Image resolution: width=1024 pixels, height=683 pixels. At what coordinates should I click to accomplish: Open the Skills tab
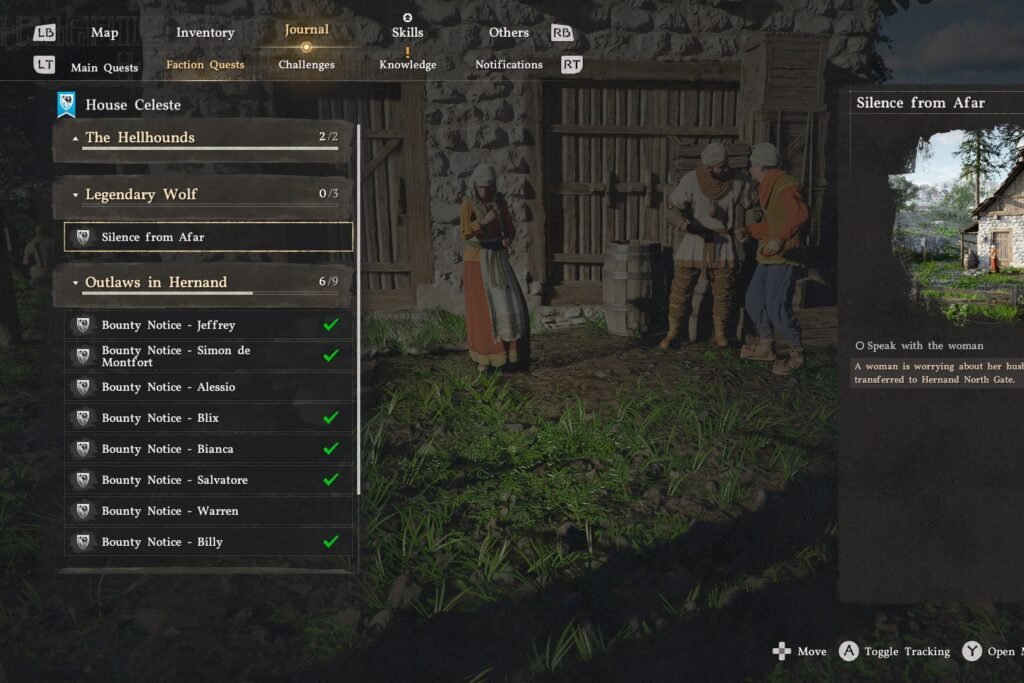(x=407, y=33)
